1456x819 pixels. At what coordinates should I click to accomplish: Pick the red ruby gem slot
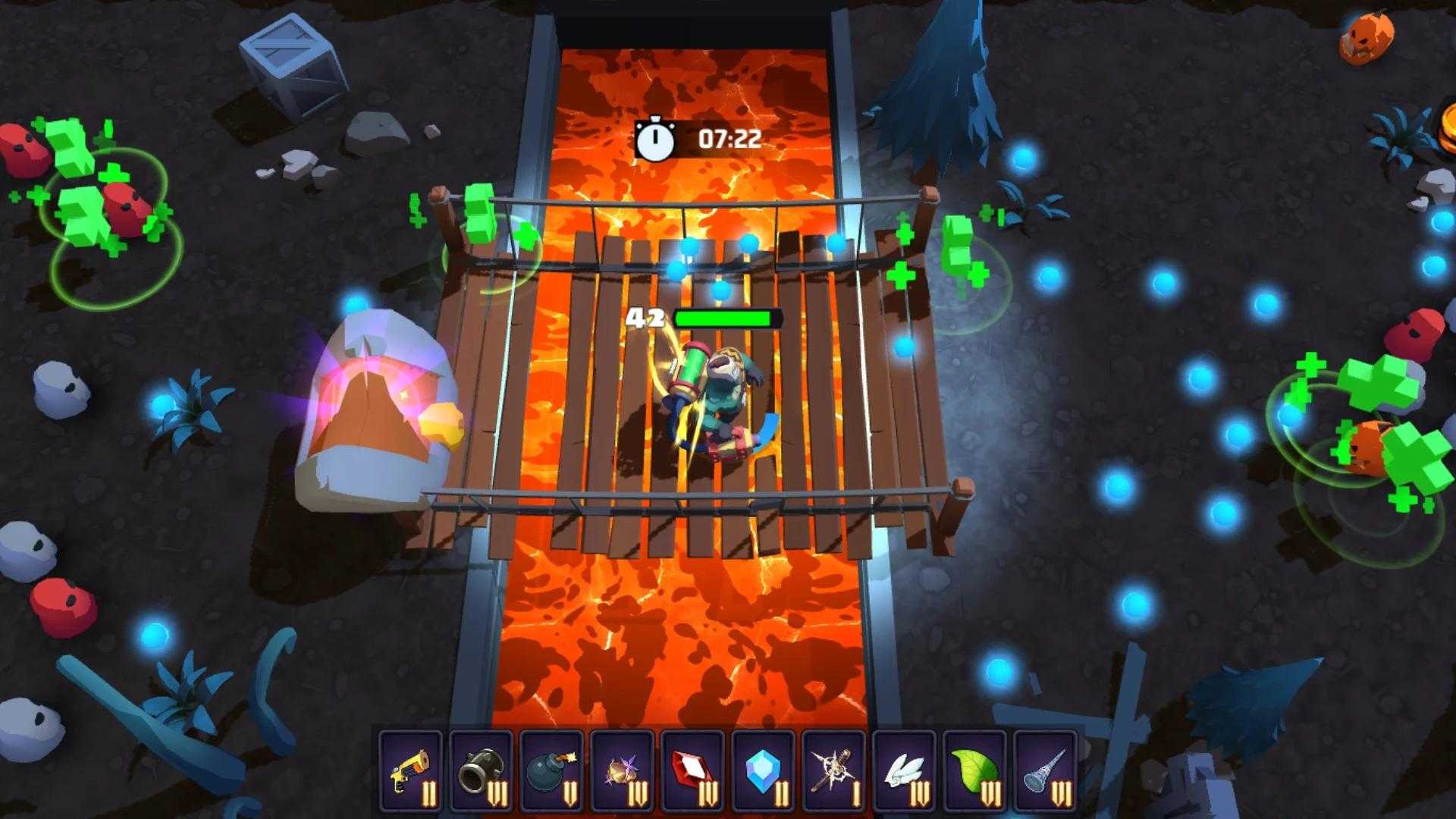692,771
